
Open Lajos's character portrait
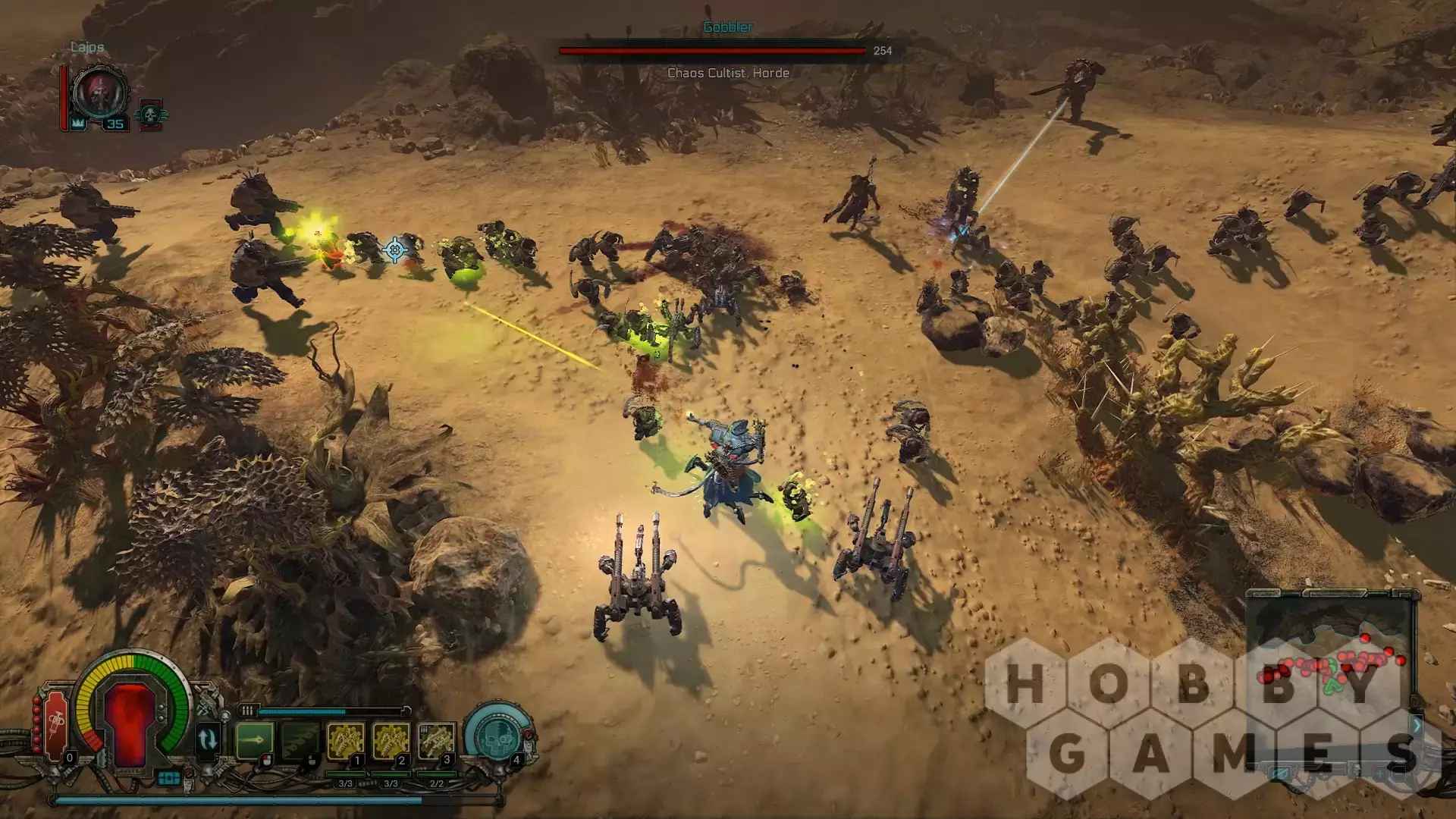101,94
